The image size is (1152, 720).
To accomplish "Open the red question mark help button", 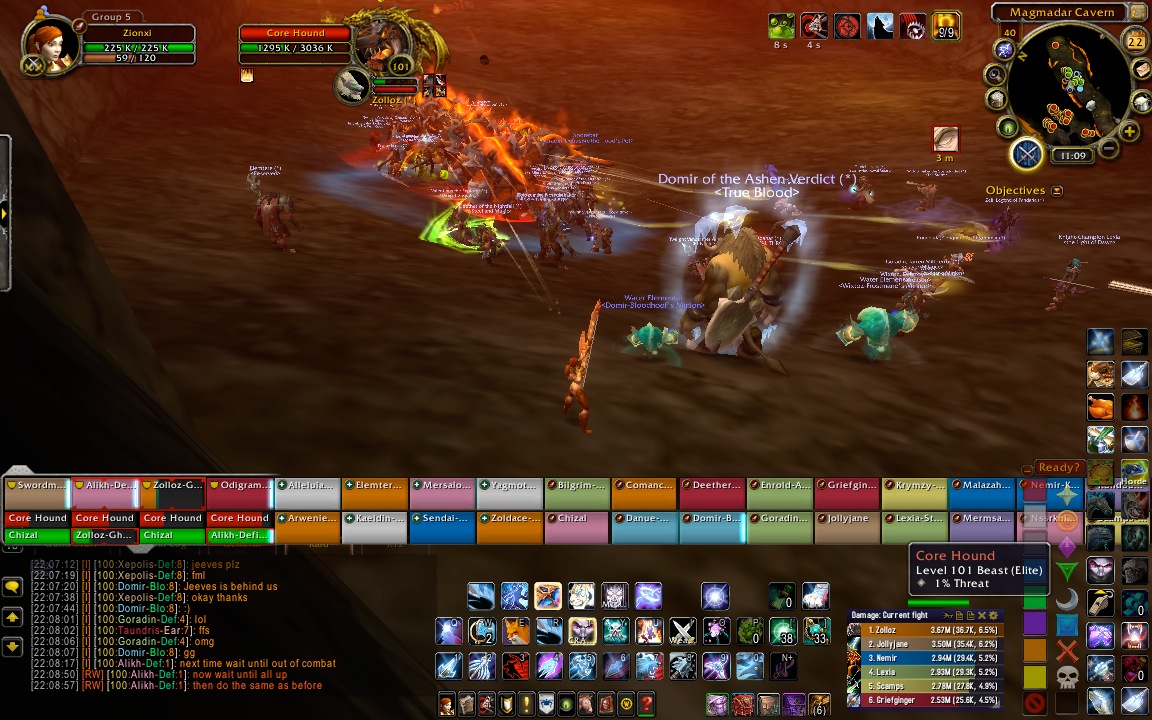I will [x=646, y=703].
